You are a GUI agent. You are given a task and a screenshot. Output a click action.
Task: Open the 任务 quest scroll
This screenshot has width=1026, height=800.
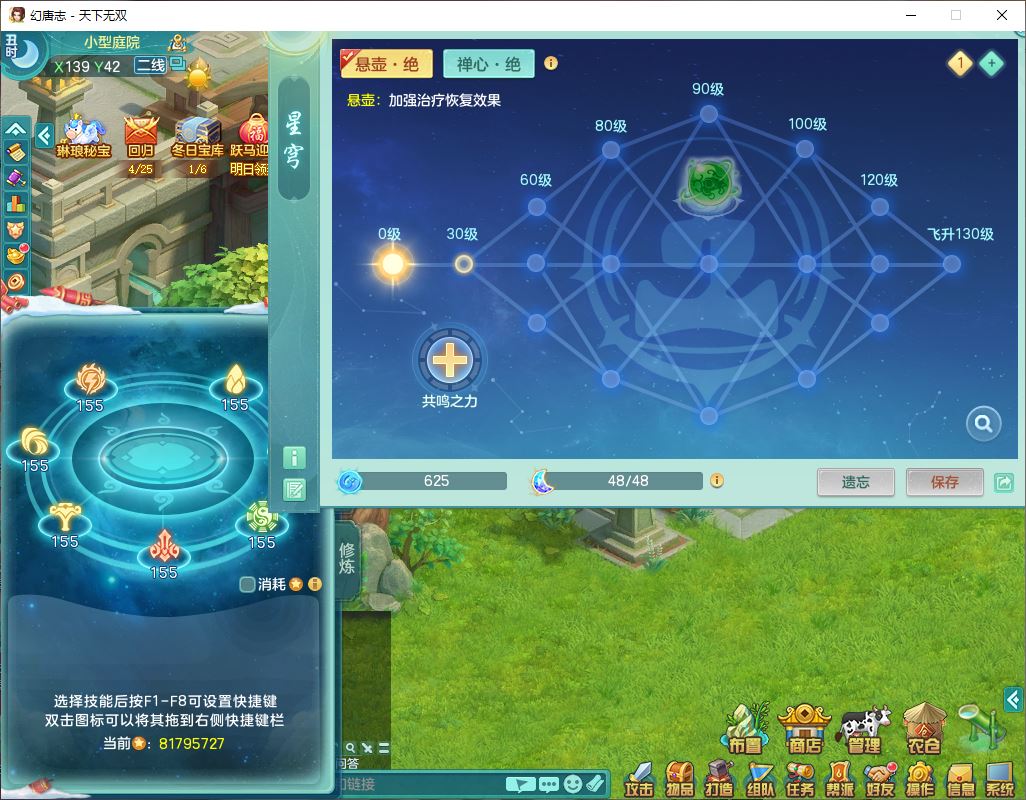coord(799,778)
